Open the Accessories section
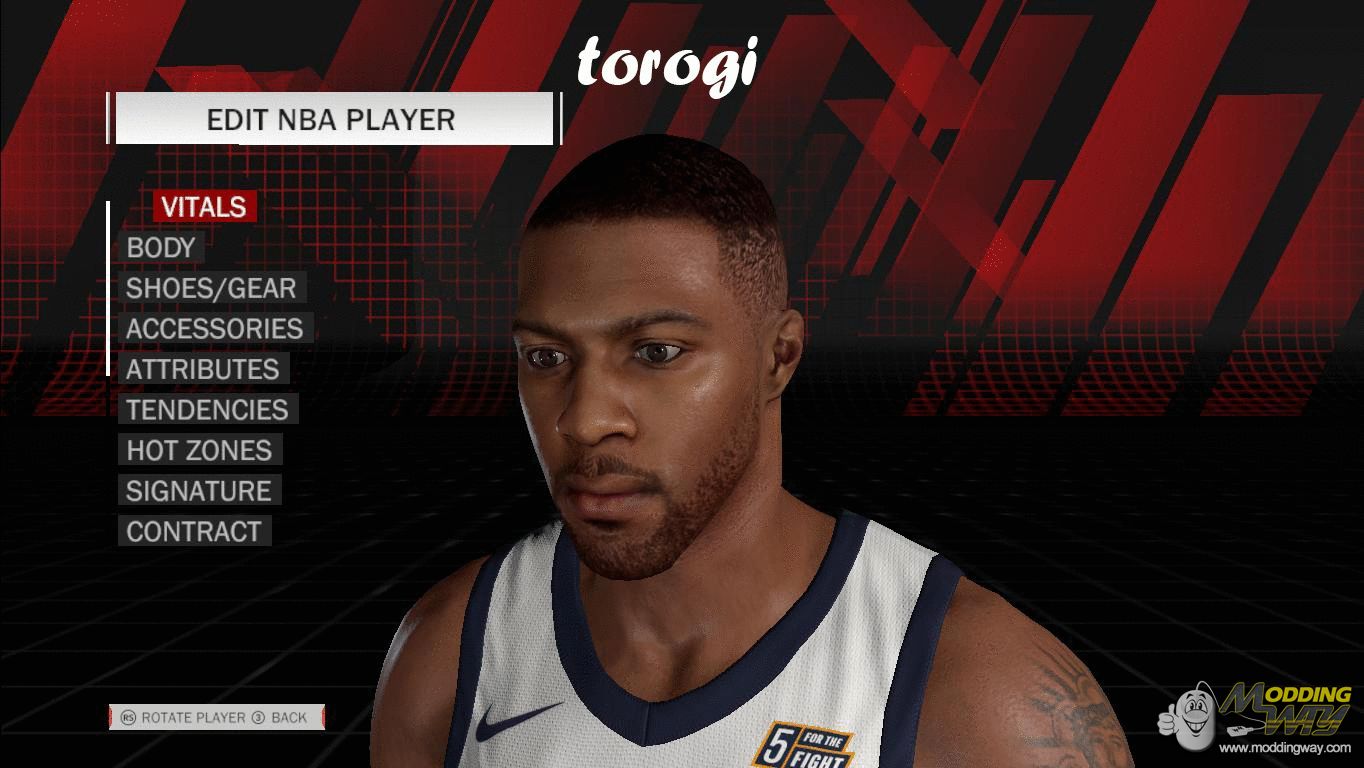1364x768 pixels. [x=214, y=328]
